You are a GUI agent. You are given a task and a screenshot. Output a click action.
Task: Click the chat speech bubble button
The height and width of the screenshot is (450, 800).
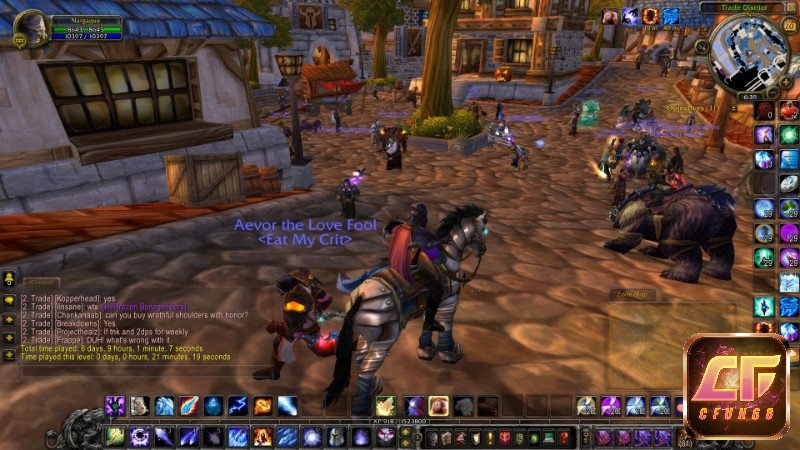[x=9, y=301]
